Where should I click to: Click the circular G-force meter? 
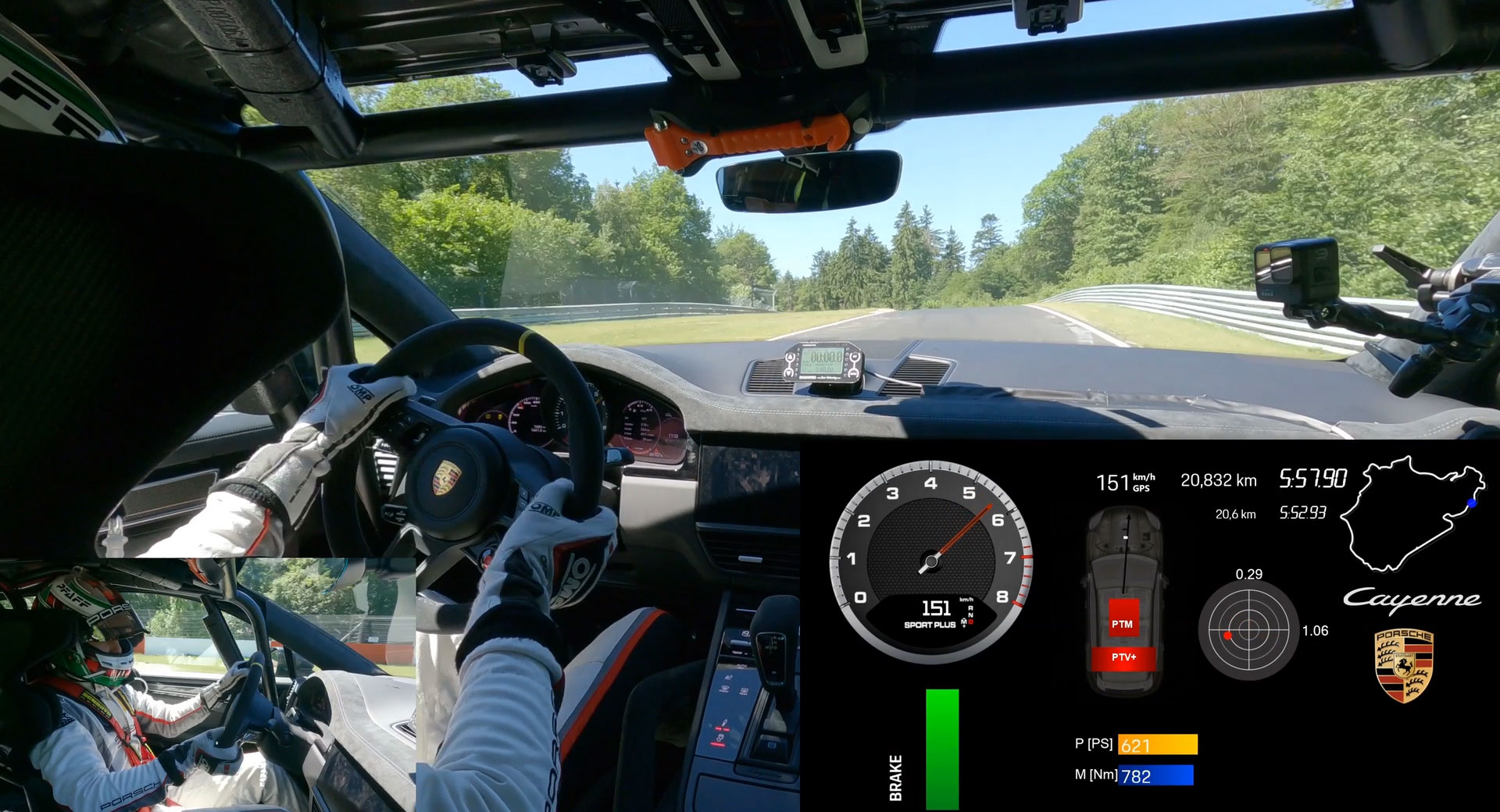1248,629
